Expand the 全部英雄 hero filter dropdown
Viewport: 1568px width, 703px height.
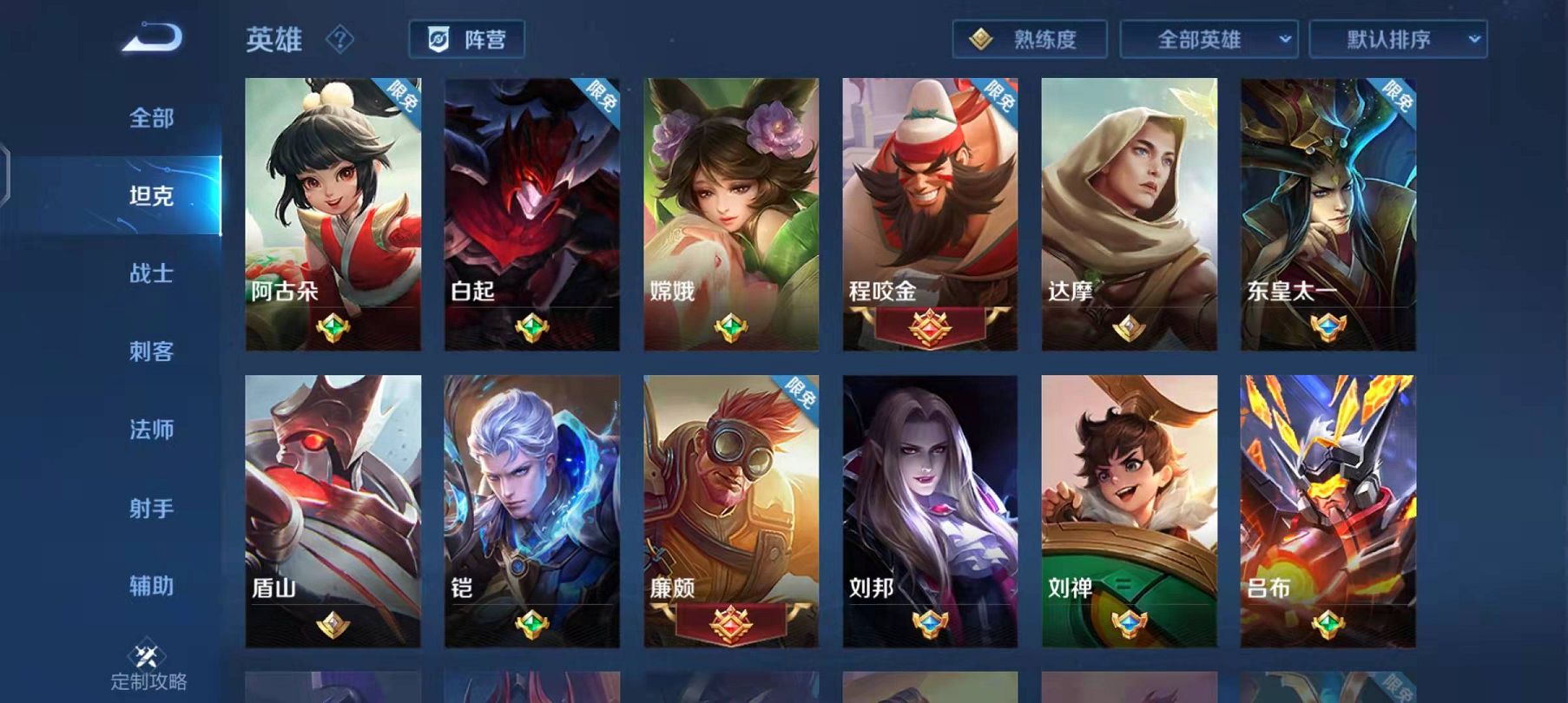(x=1211, y=39)
